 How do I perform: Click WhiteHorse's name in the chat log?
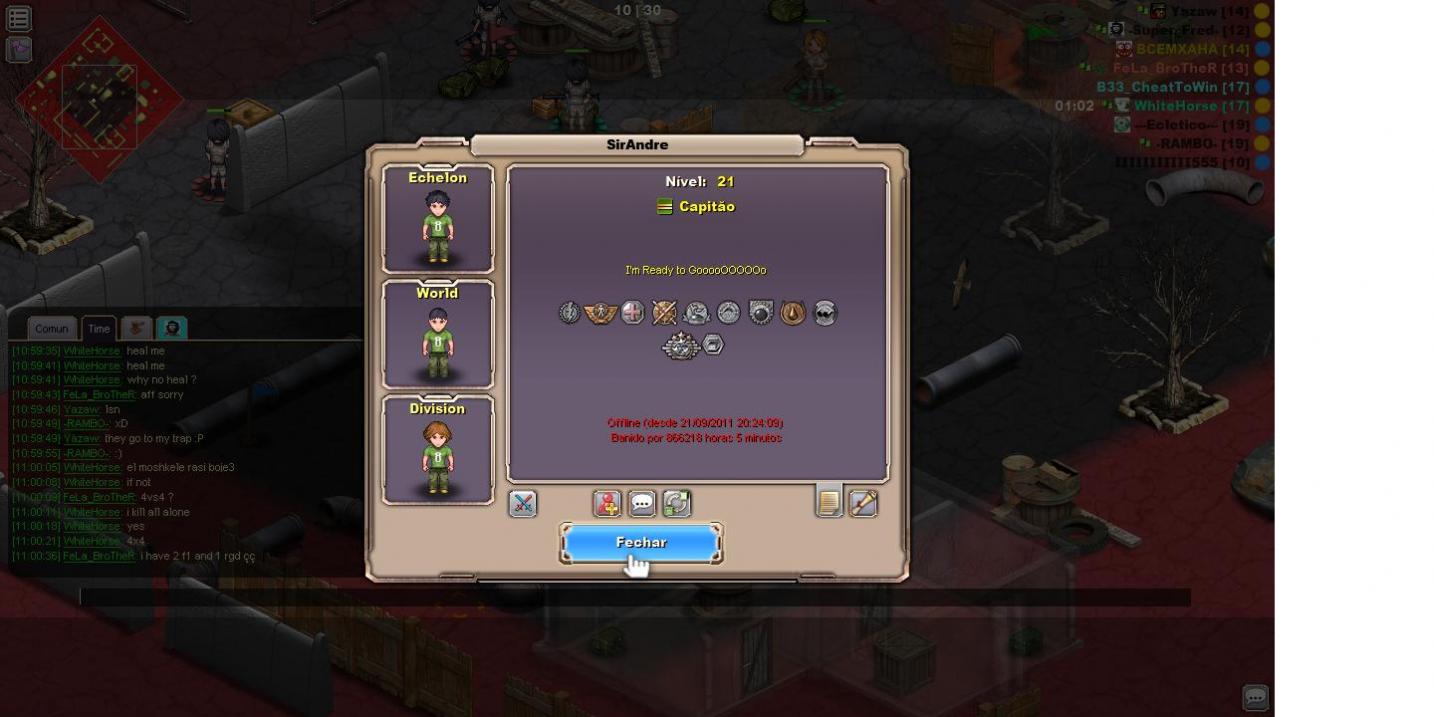pos(92,351)
